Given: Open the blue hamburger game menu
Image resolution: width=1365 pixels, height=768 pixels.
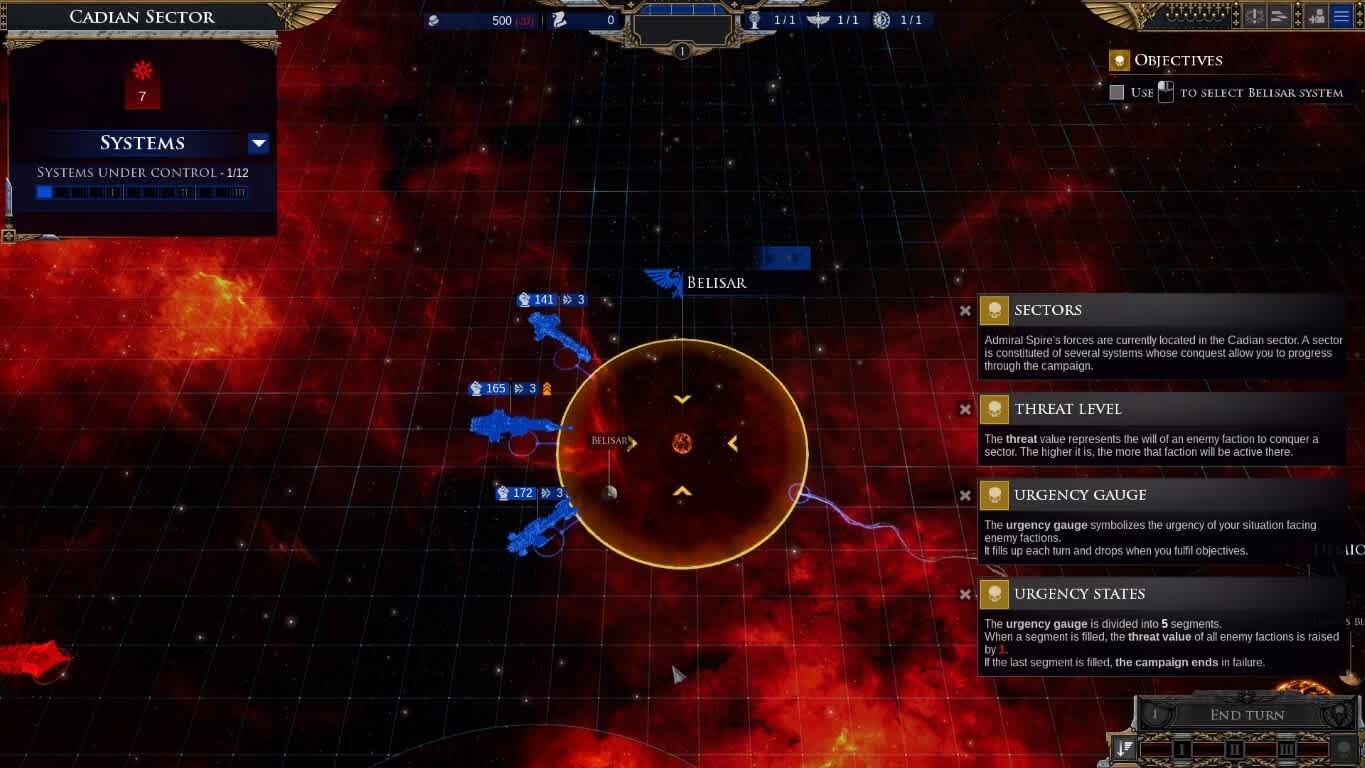Looking at the screenshot, I should pos(1341,16).
